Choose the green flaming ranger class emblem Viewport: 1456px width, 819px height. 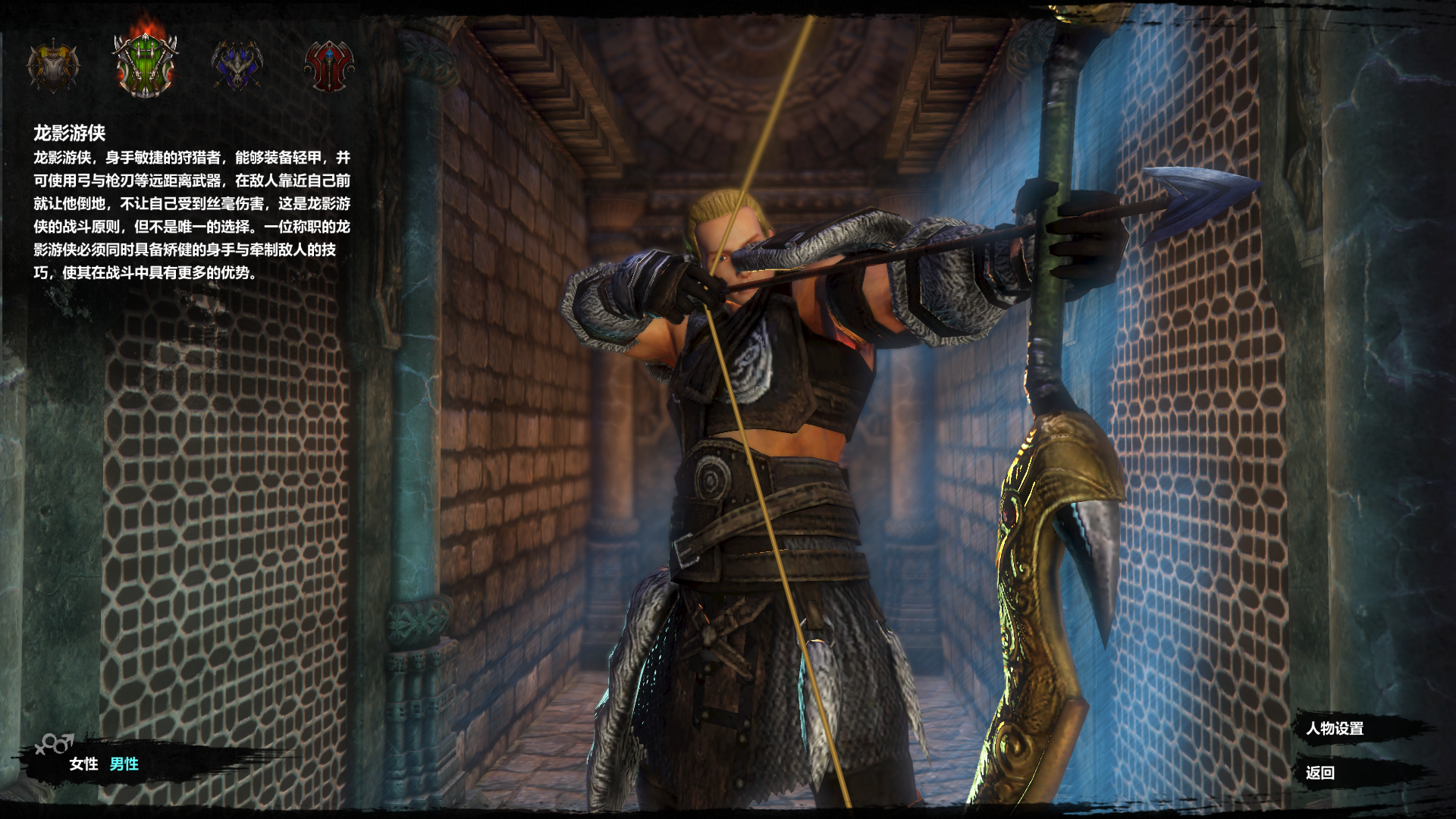tap(145, 64)
